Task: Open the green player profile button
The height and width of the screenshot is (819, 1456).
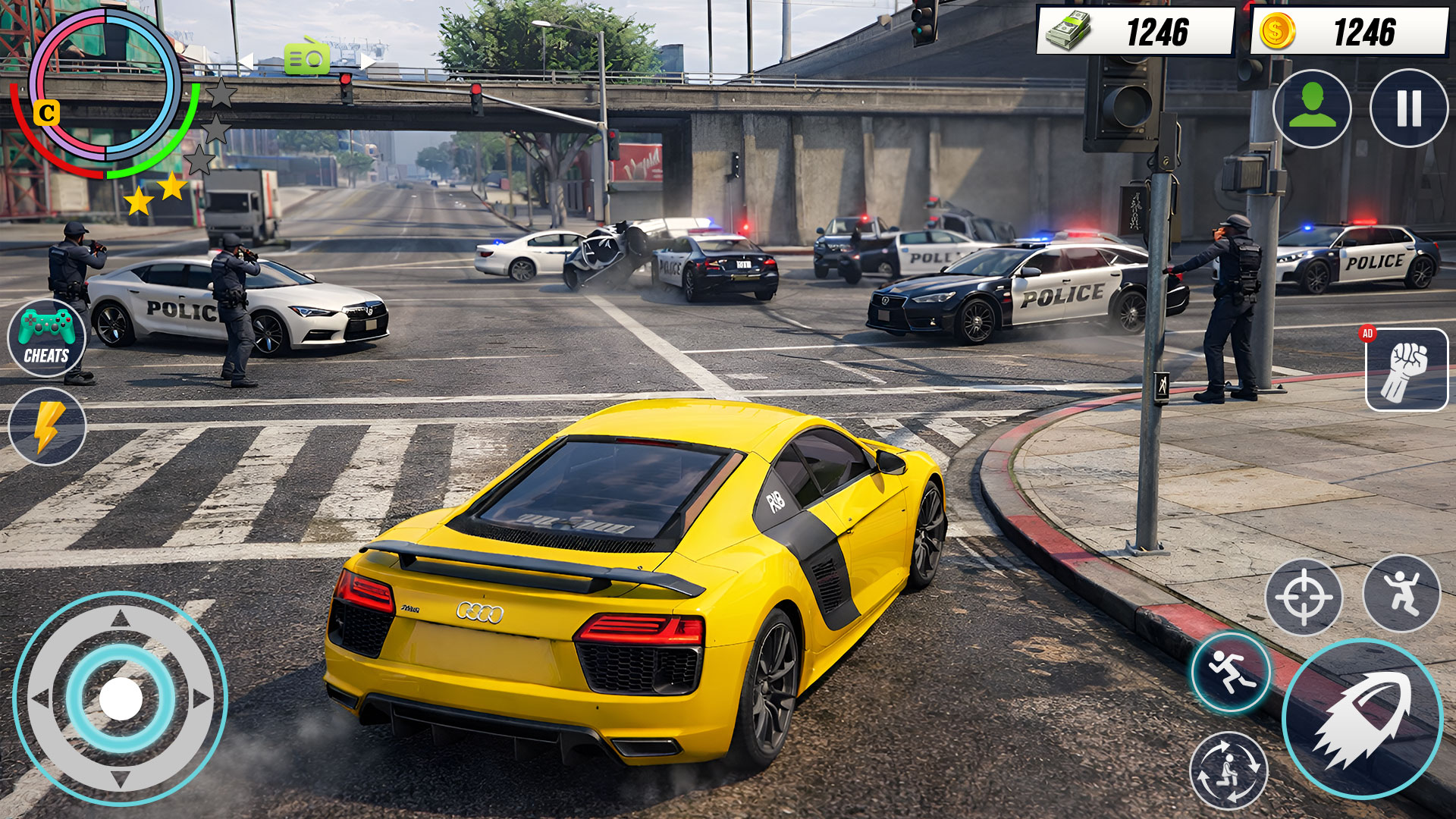Action: point(1312,108)
